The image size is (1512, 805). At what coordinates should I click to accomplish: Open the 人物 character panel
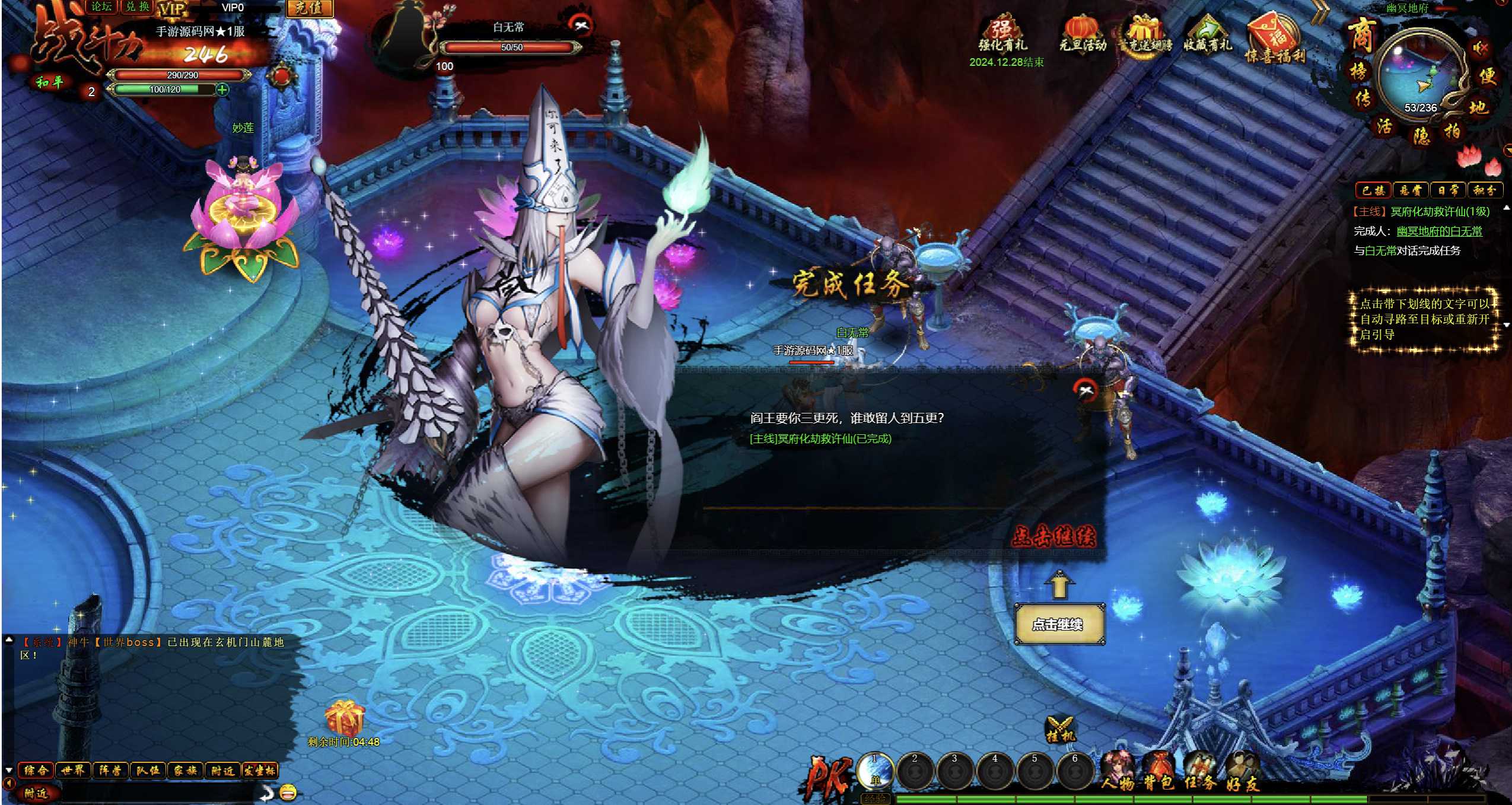1118,771
